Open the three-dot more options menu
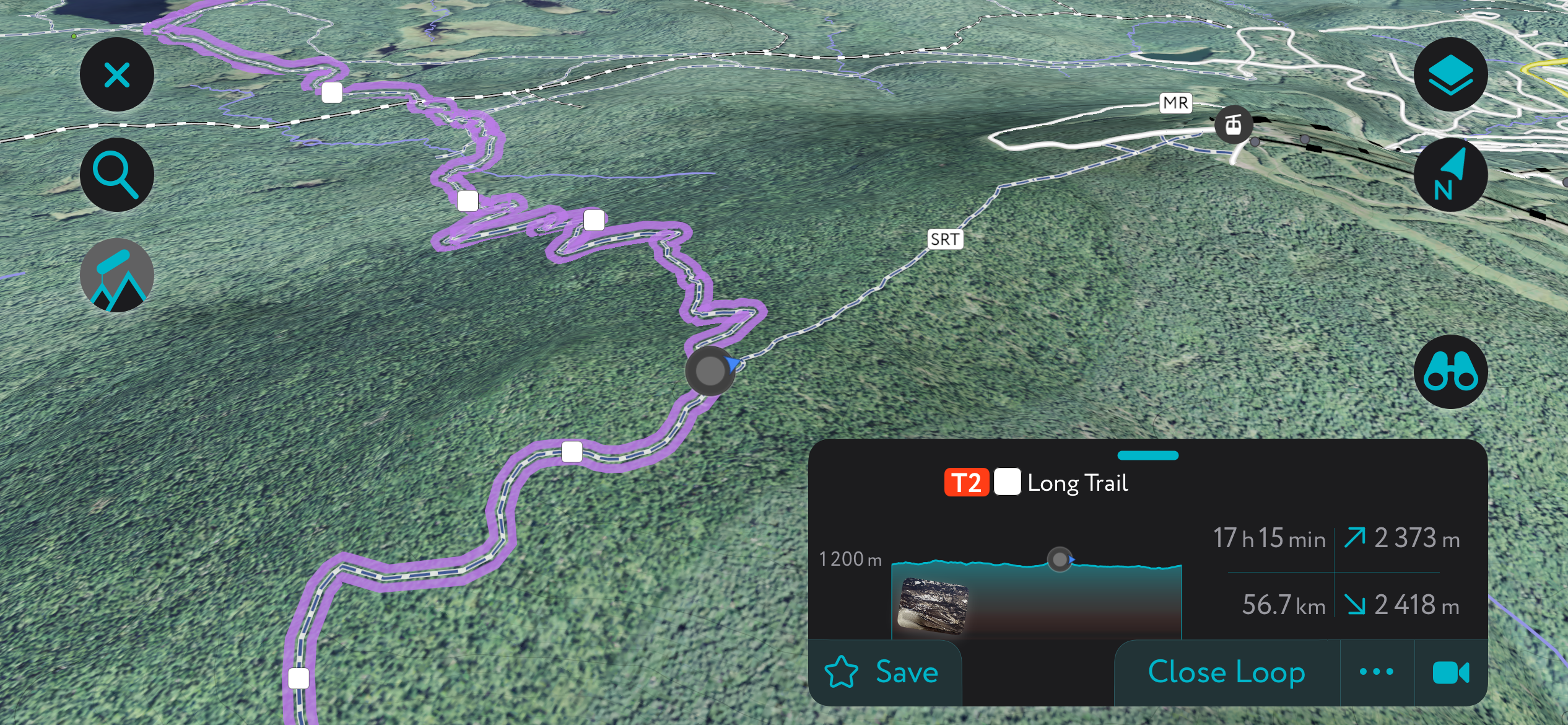 1377,672
